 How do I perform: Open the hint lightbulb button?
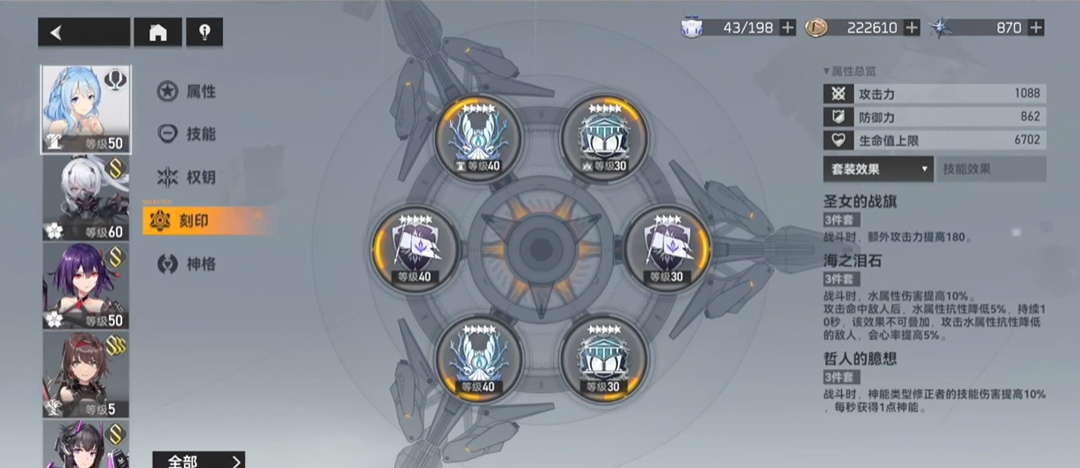click(205, 32)
